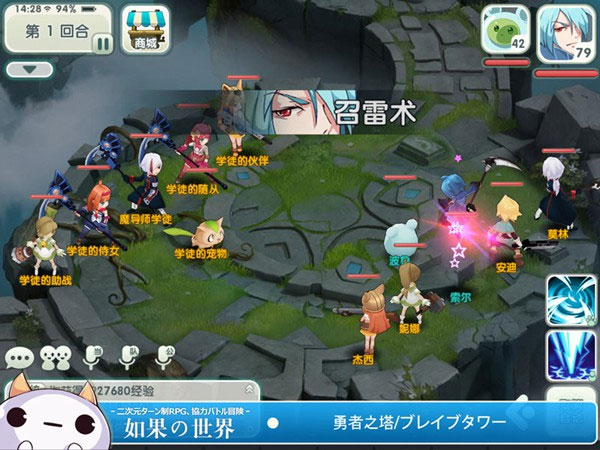Screen dimensions: 600x450
Task: Open the 商城 shop
Action: point(142,30)
